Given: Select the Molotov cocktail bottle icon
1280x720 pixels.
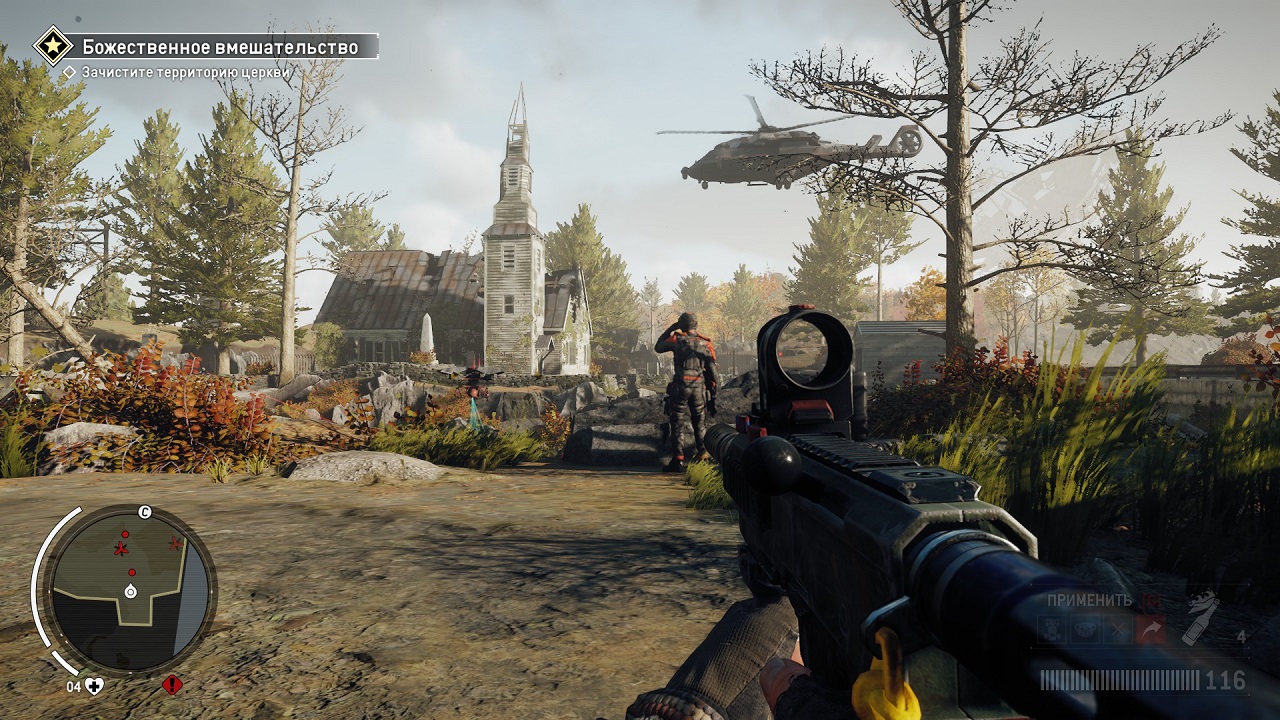Looking at the screenshot, I should click(x=1200, y=617).
